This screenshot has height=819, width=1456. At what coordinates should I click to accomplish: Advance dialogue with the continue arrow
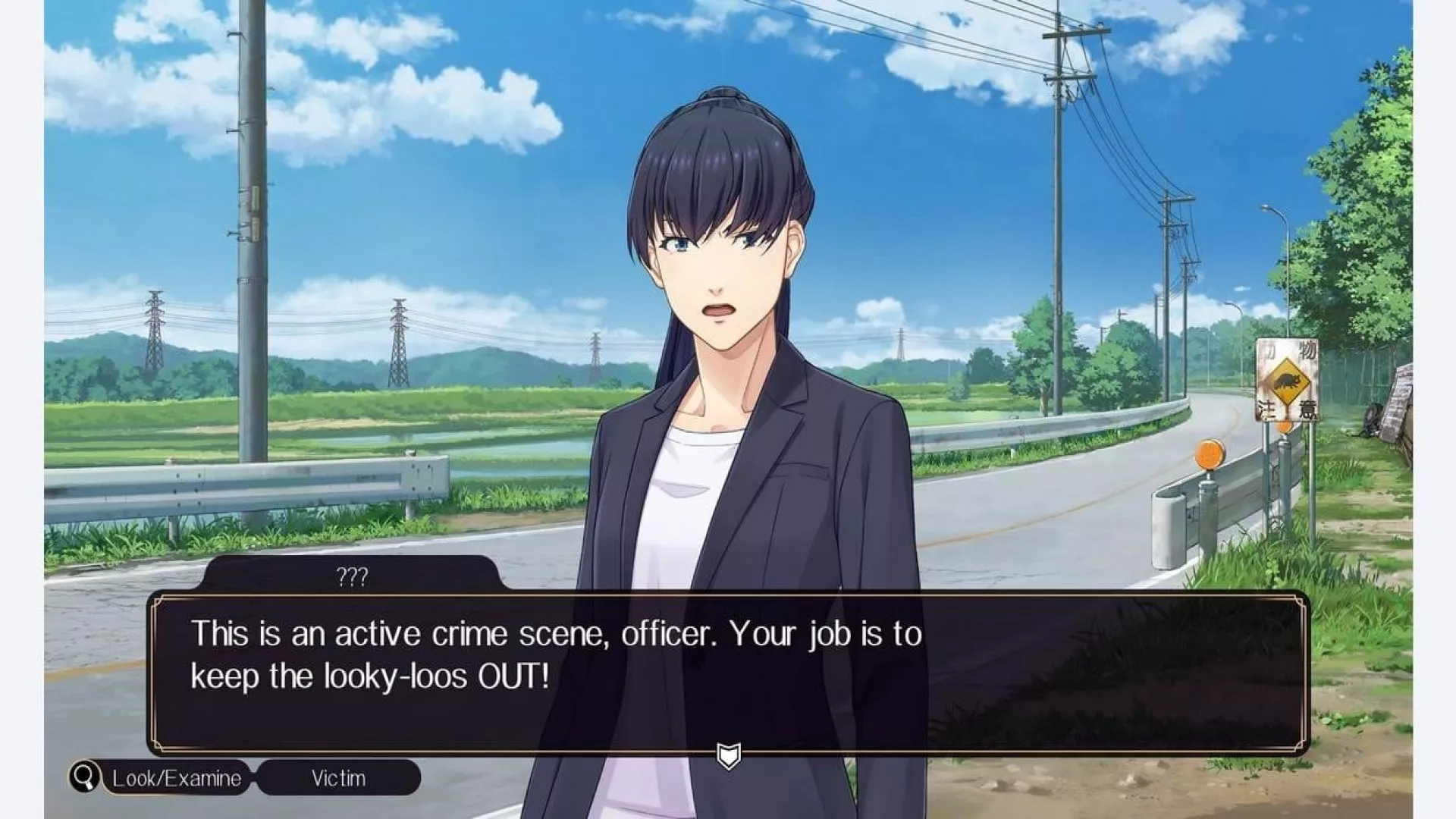point(728,755)
